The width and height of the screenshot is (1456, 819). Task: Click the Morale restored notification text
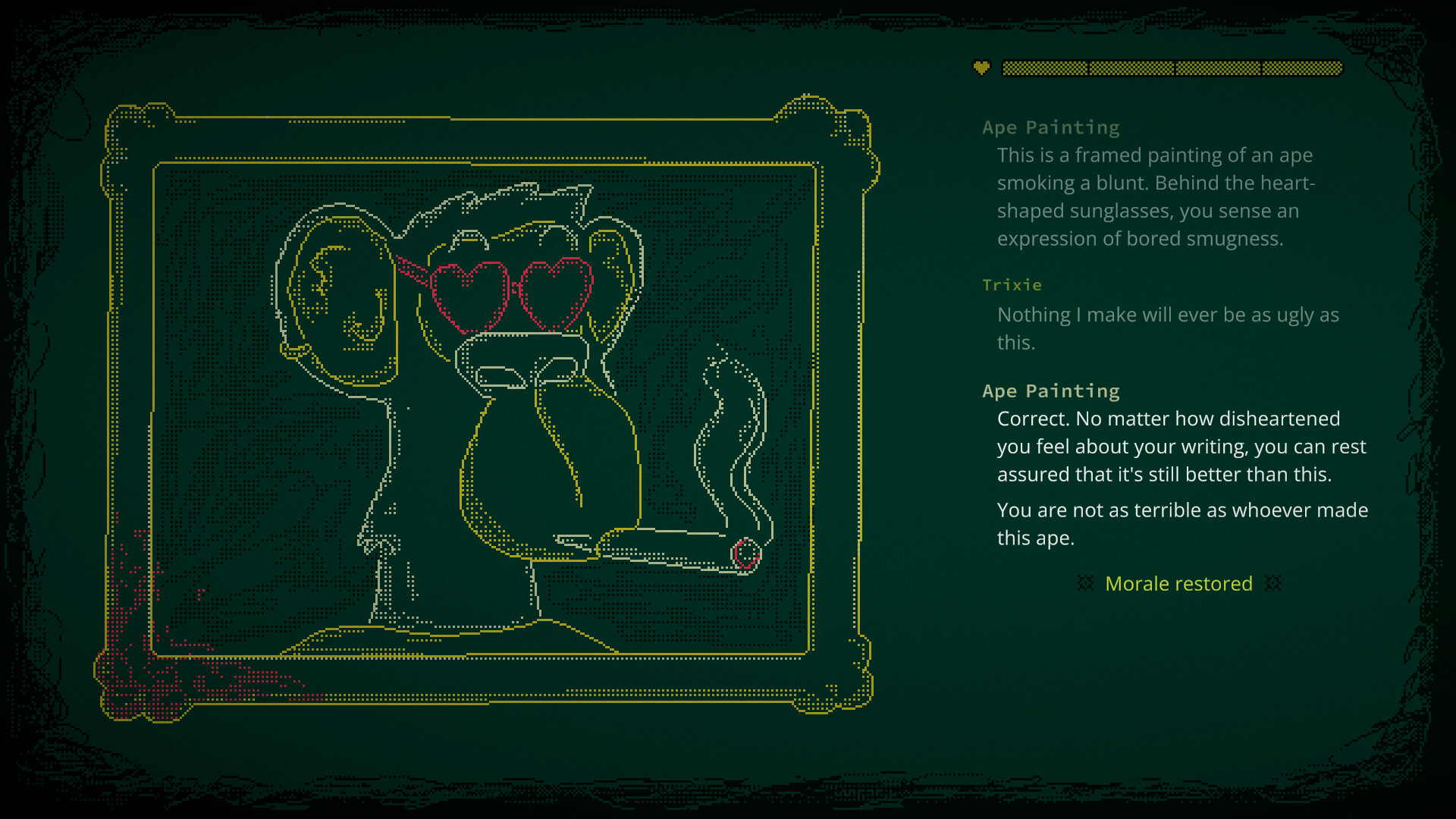click(x=1179, y=584)
